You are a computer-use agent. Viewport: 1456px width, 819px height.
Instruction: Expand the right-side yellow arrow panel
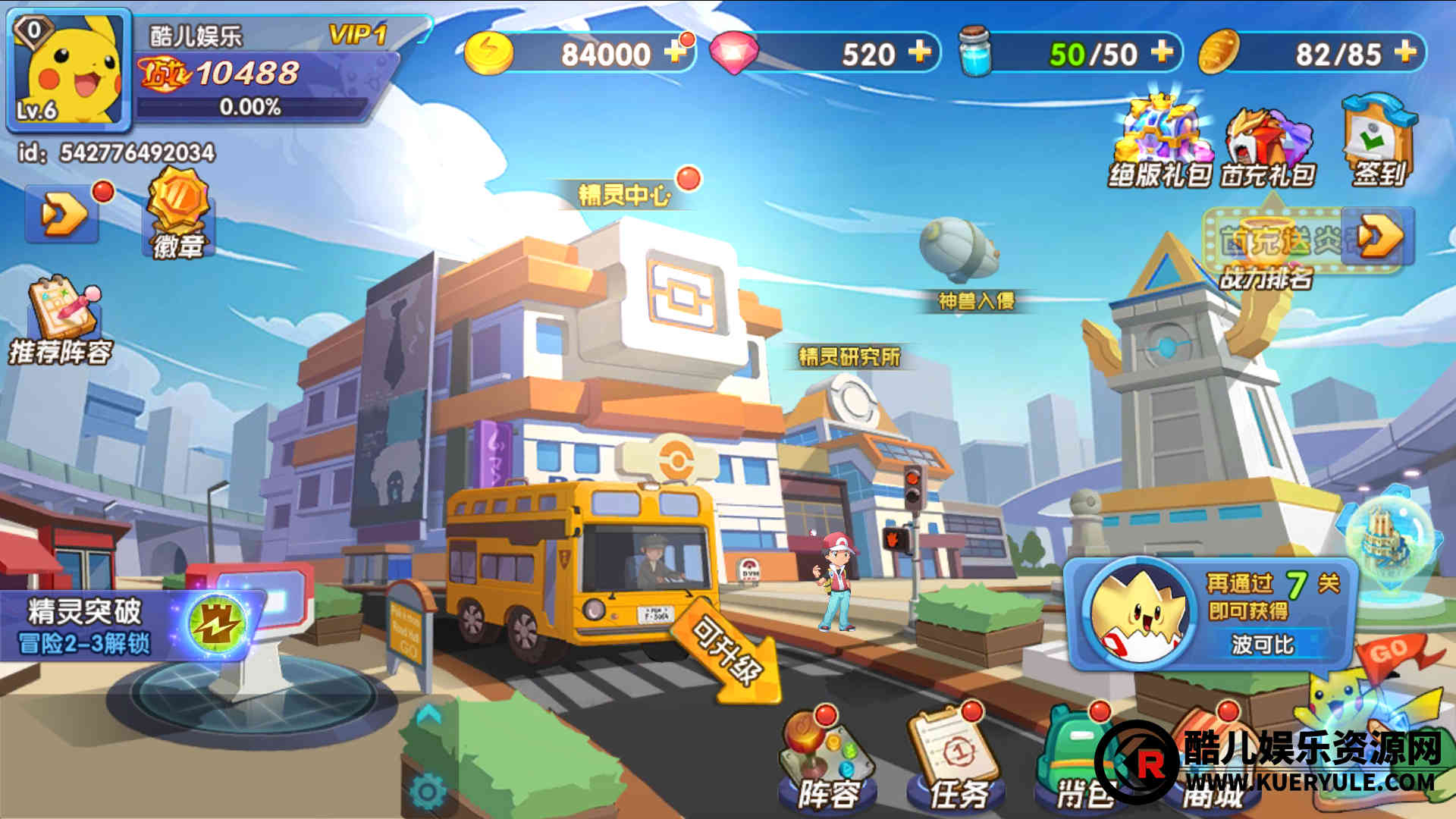[1378, 237]
